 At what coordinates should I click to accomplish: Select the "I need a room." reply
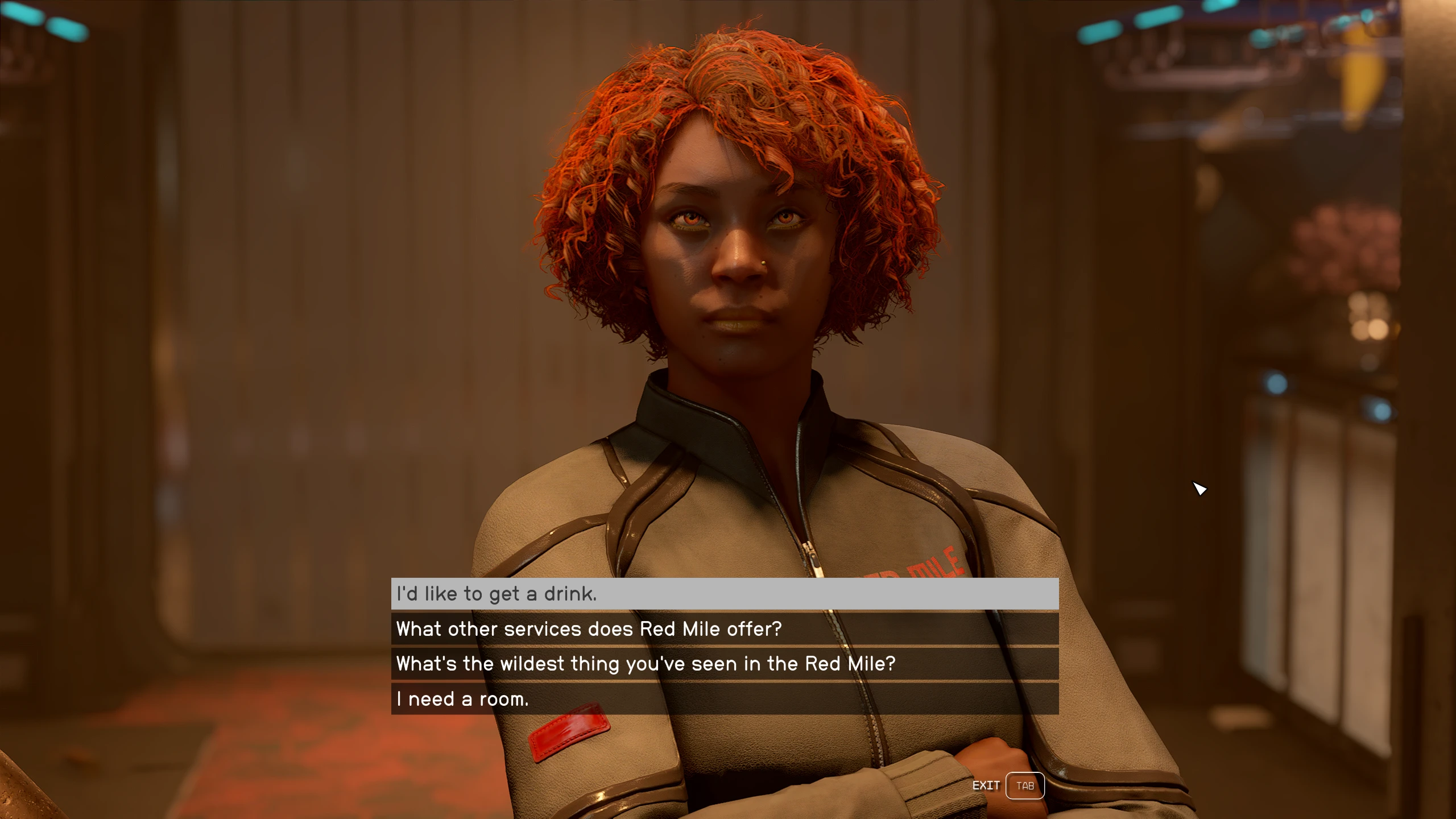pyautogui.click(x=725, y=699)
